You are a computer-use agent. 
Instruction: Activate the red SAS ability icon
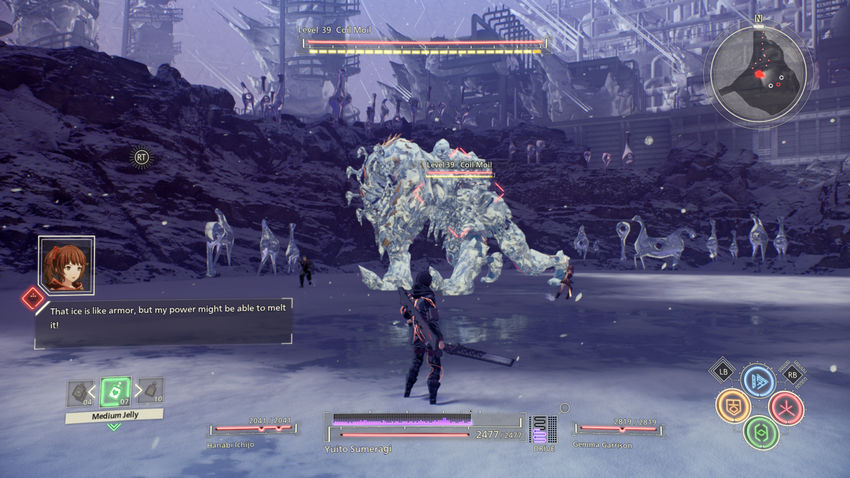click(786, 407)
